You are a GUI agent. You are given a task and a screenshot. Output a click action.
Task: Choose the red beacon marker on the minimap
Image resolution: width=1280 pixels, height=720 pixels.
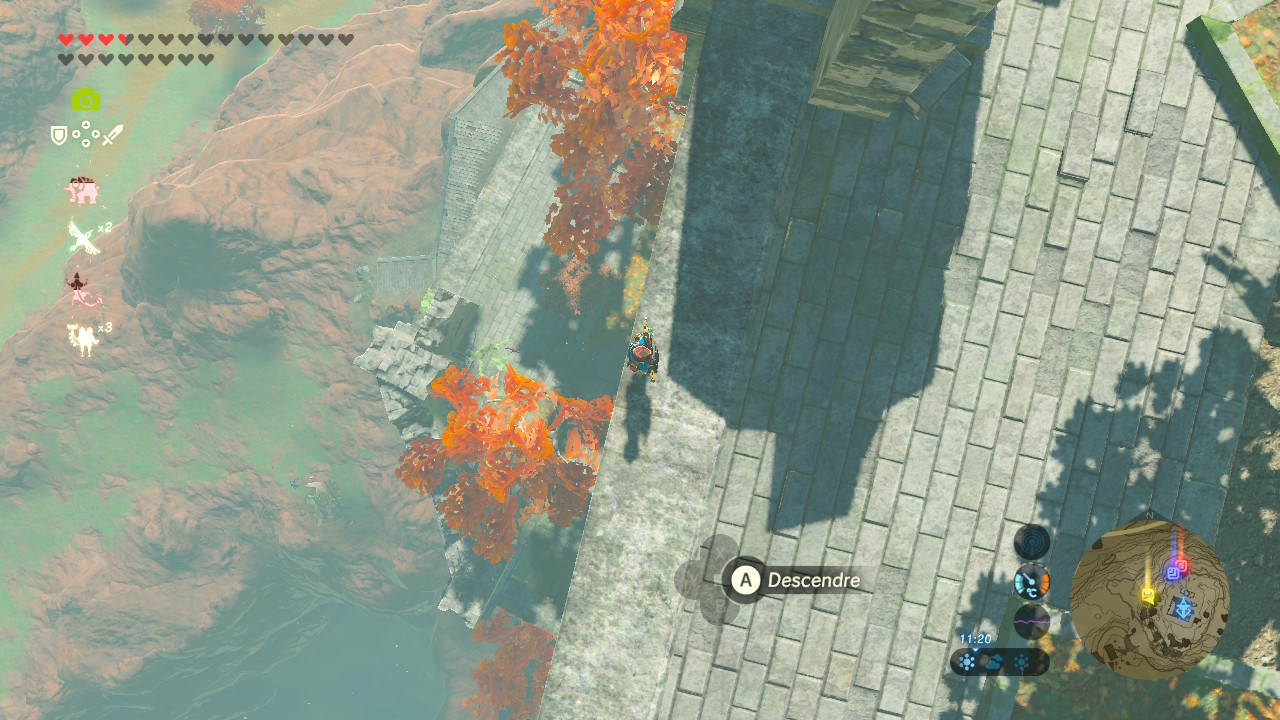pyautogui.click(x=1182, y=565)
